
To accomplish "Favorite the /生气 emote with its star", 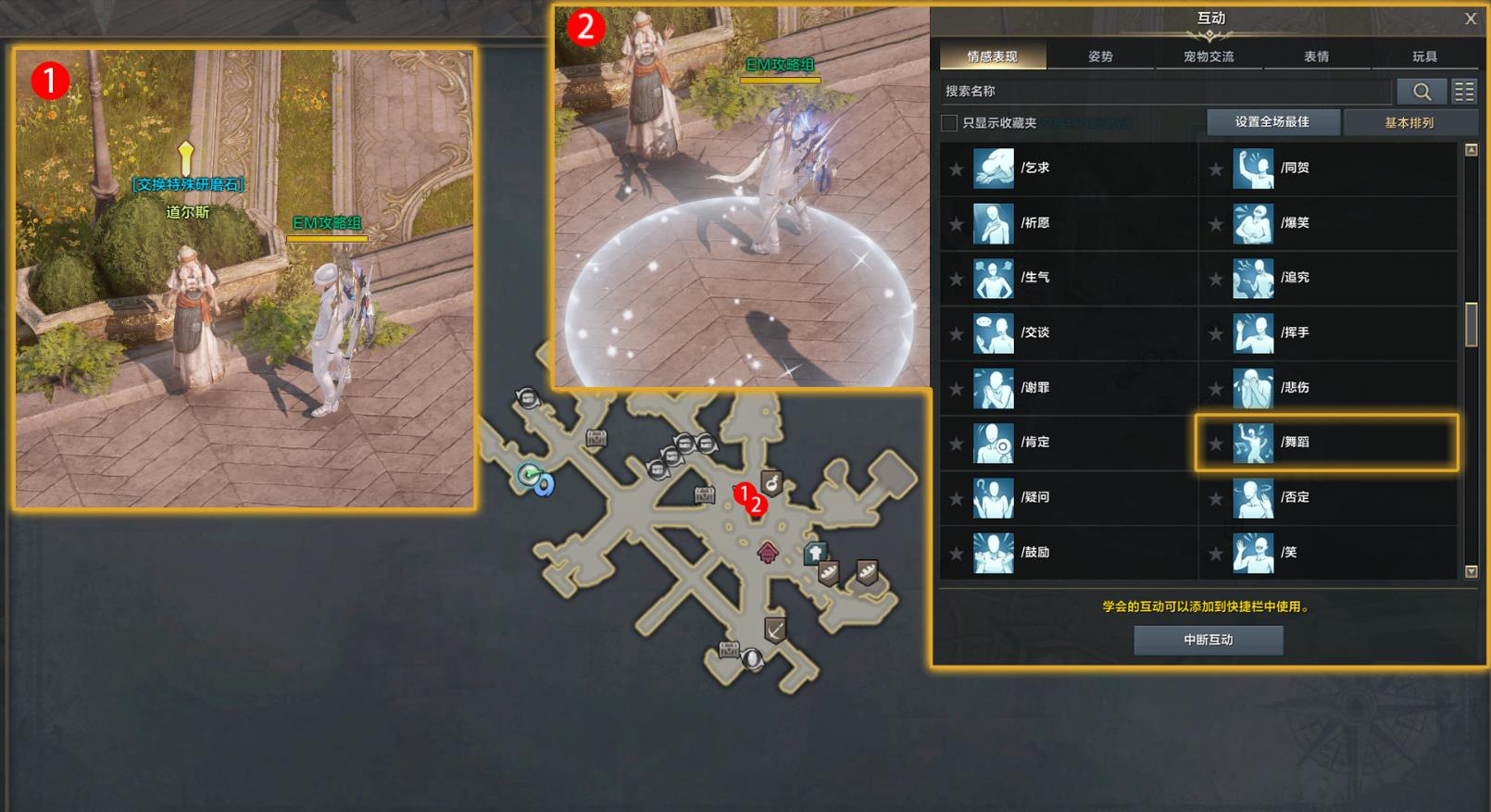I will coord(957,279).
